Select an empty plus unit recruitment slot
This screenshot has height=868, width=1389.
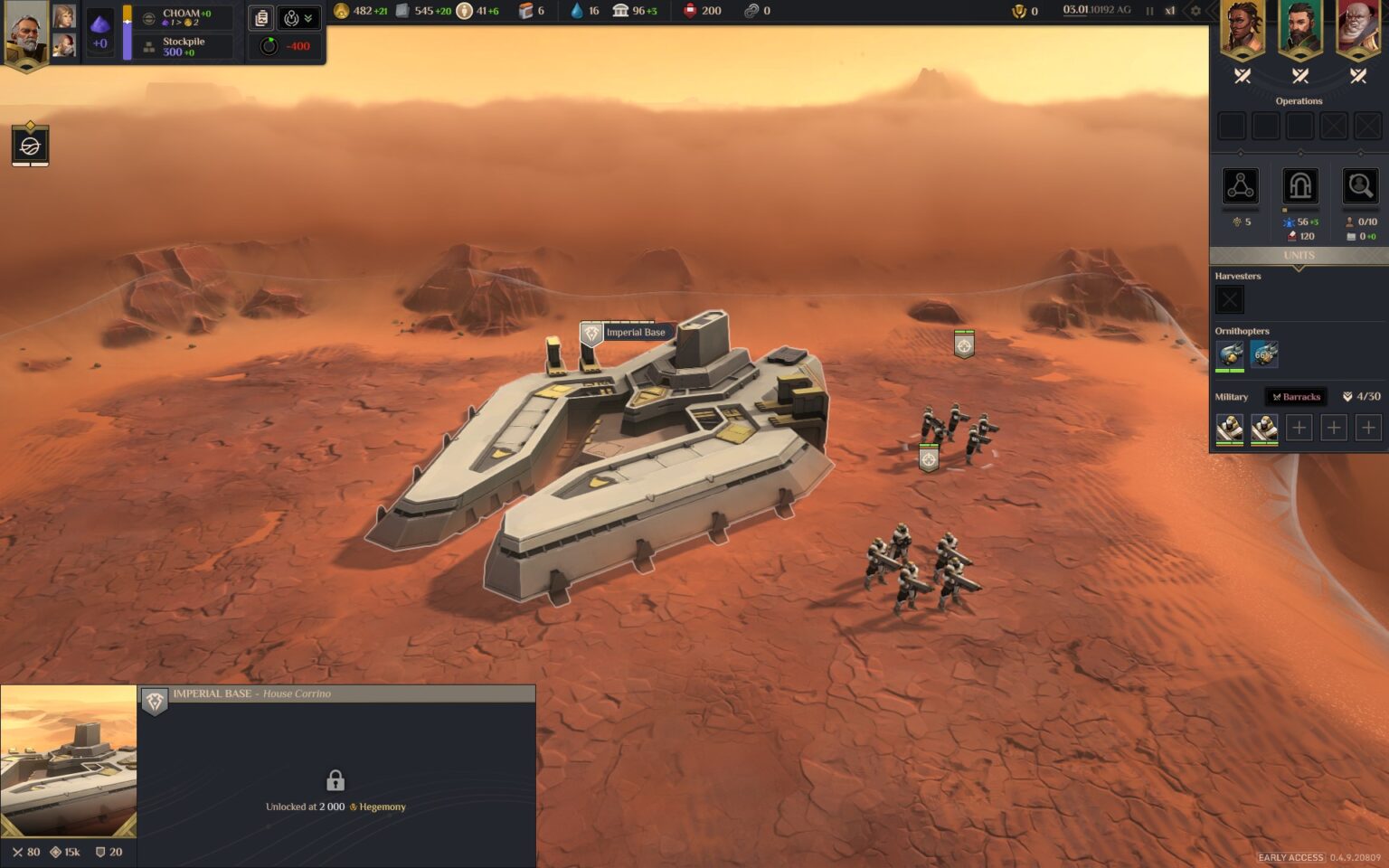pyautogui.click(x=1299, y=427)
